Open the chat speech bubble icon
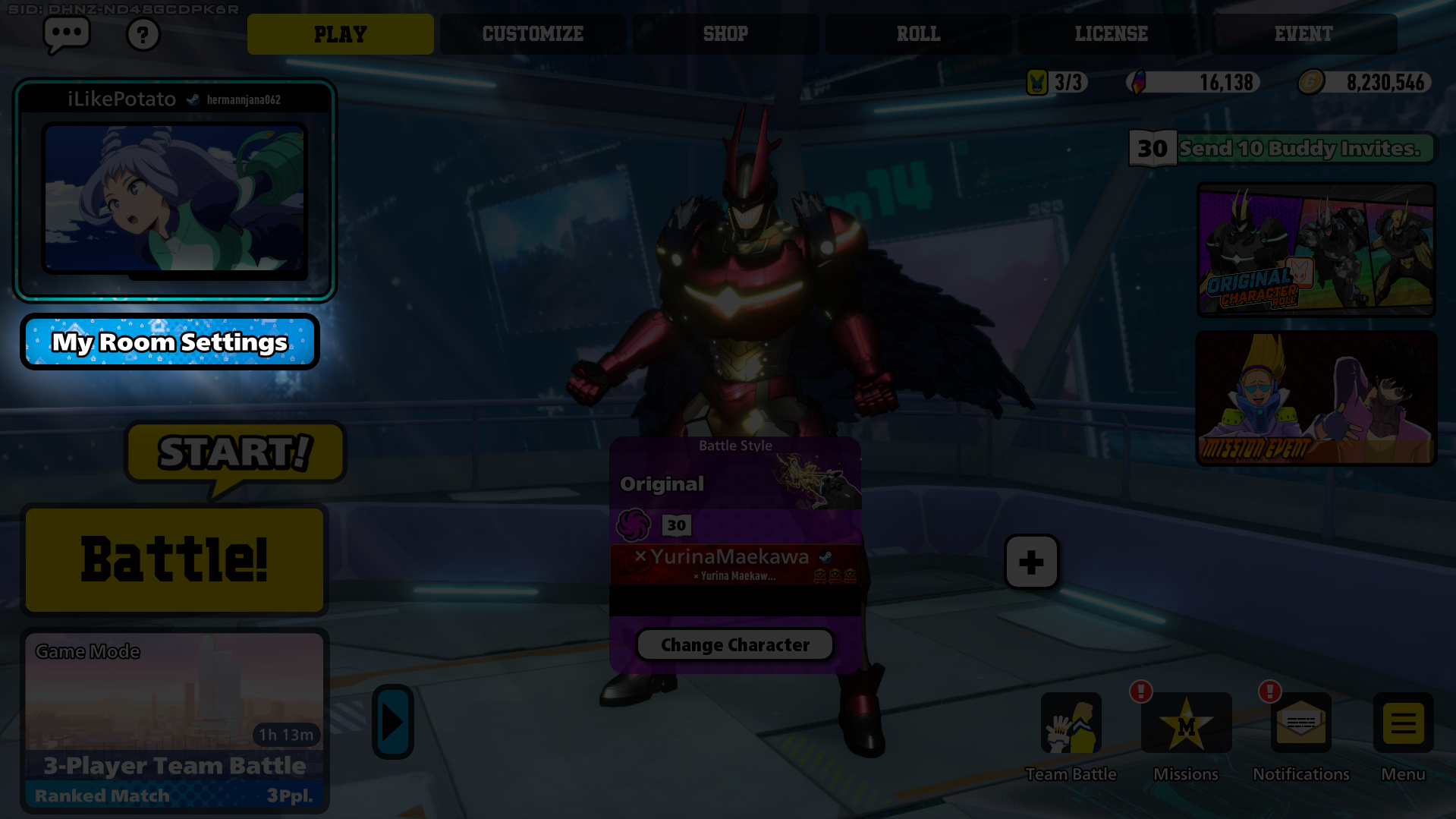 67,34
